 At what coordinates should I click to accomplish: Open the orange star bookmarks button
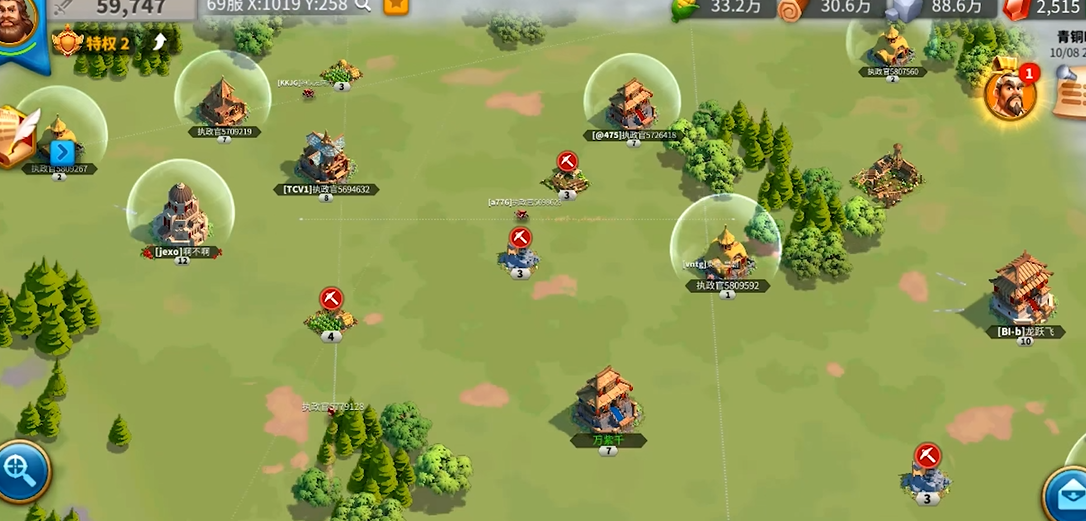(396, 6)
